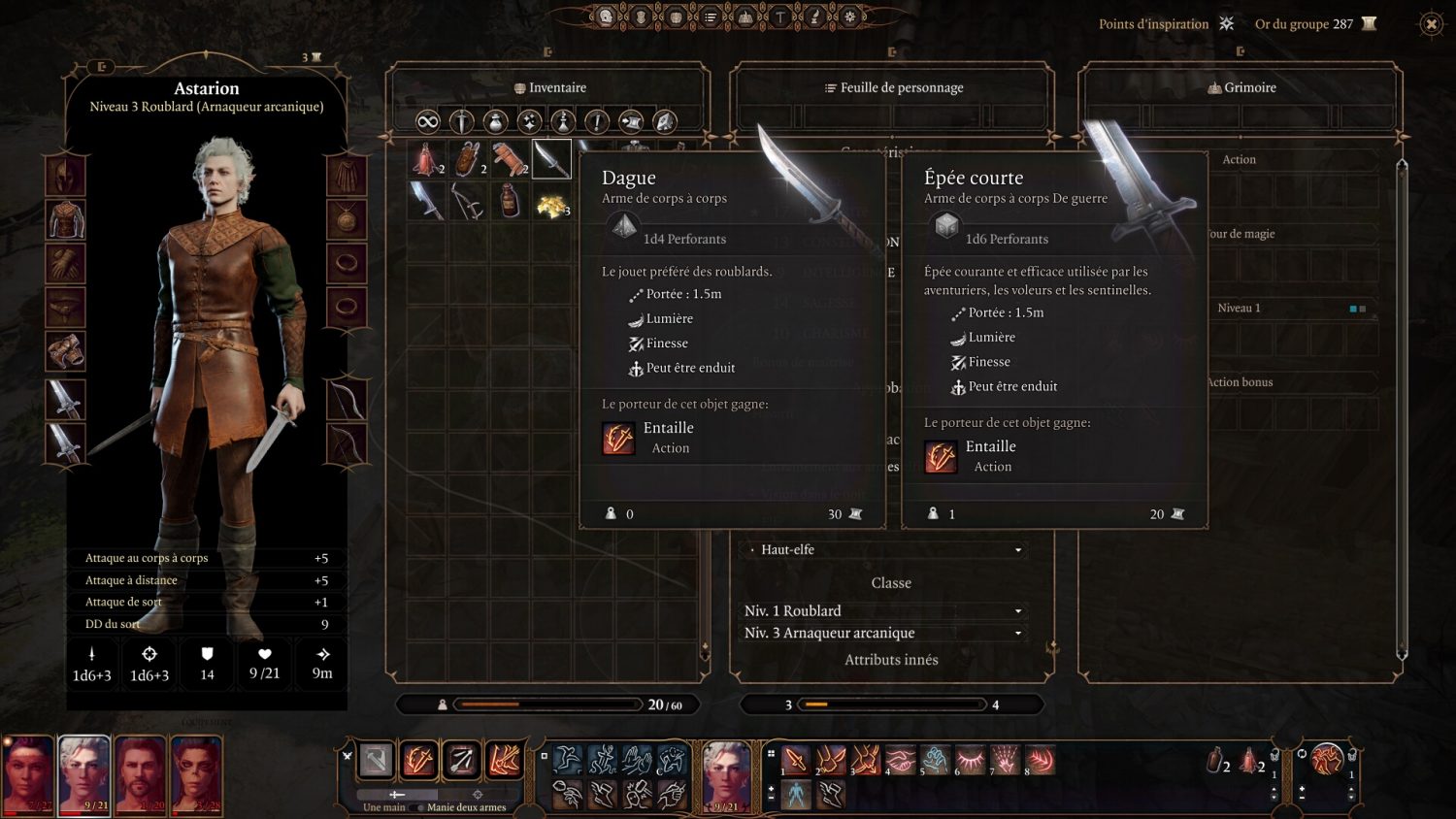This screenshot has height=819, width=1456.
Task: Select the equipped ranged bow slot
Action: click(x=346, y=399)
